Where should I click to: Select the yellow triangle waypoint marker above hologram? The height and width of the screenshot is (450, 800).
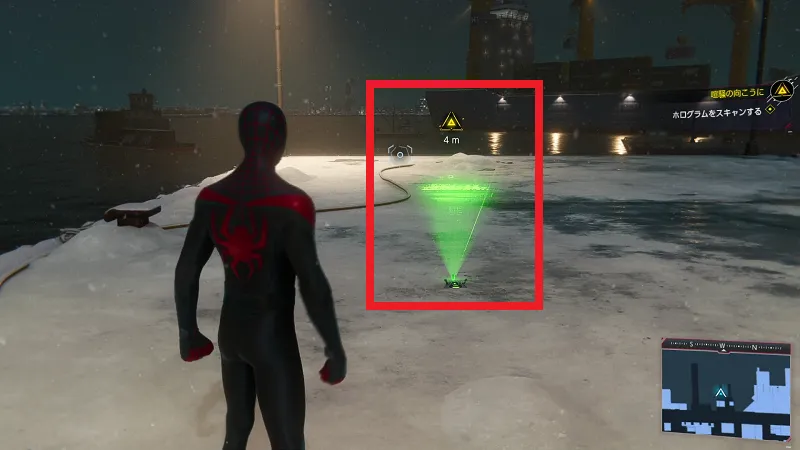[452, 122]
